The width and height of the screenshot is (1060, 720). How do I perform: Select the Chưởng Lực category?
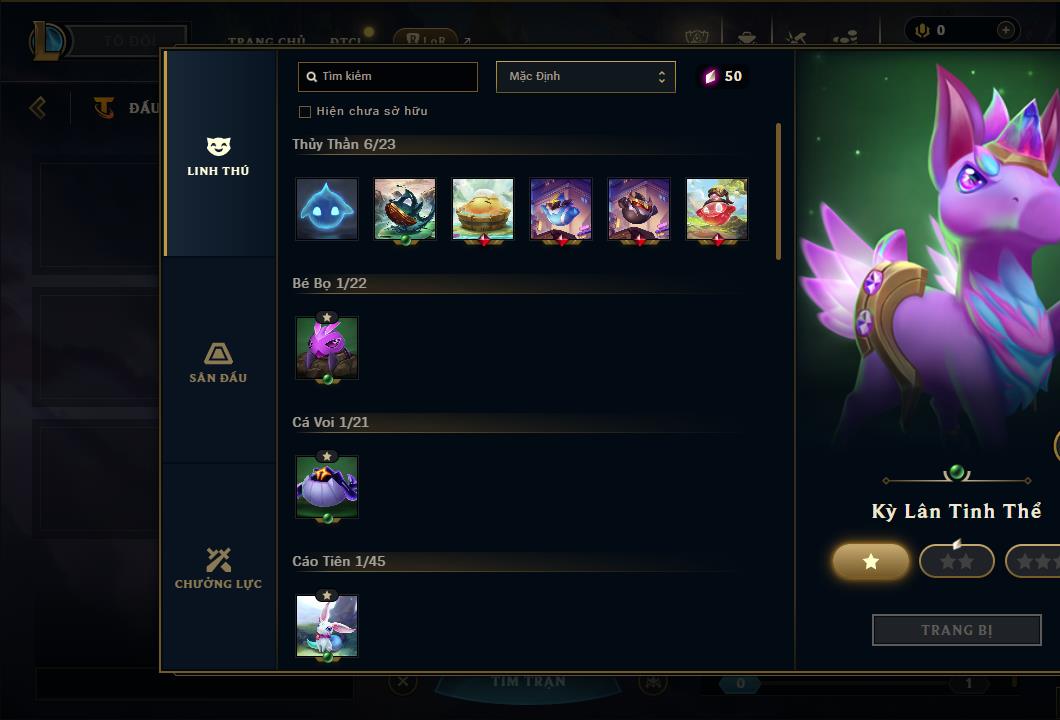218,568
